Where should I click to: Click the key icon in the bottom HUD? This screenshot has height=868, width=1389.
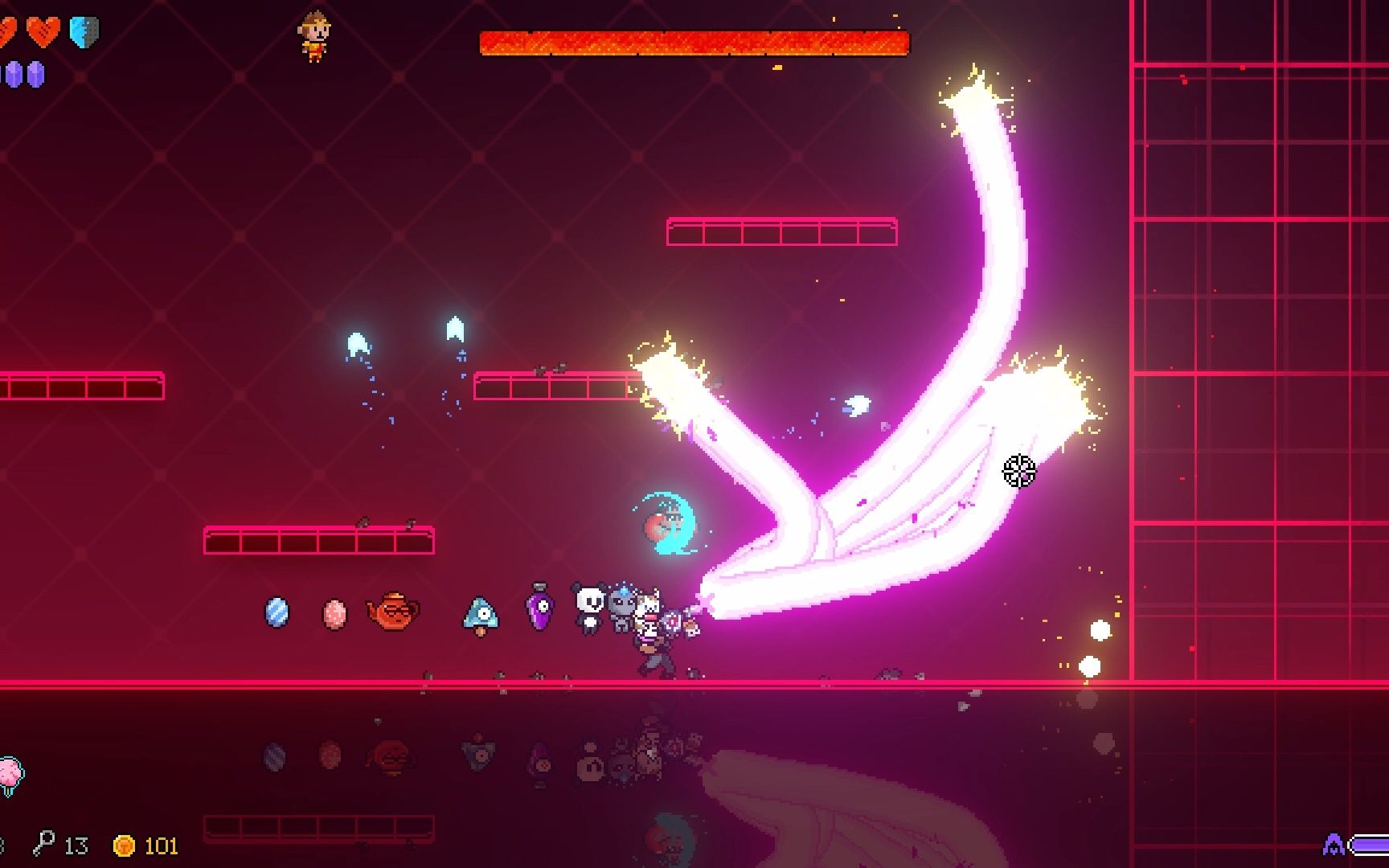[43, 844]
